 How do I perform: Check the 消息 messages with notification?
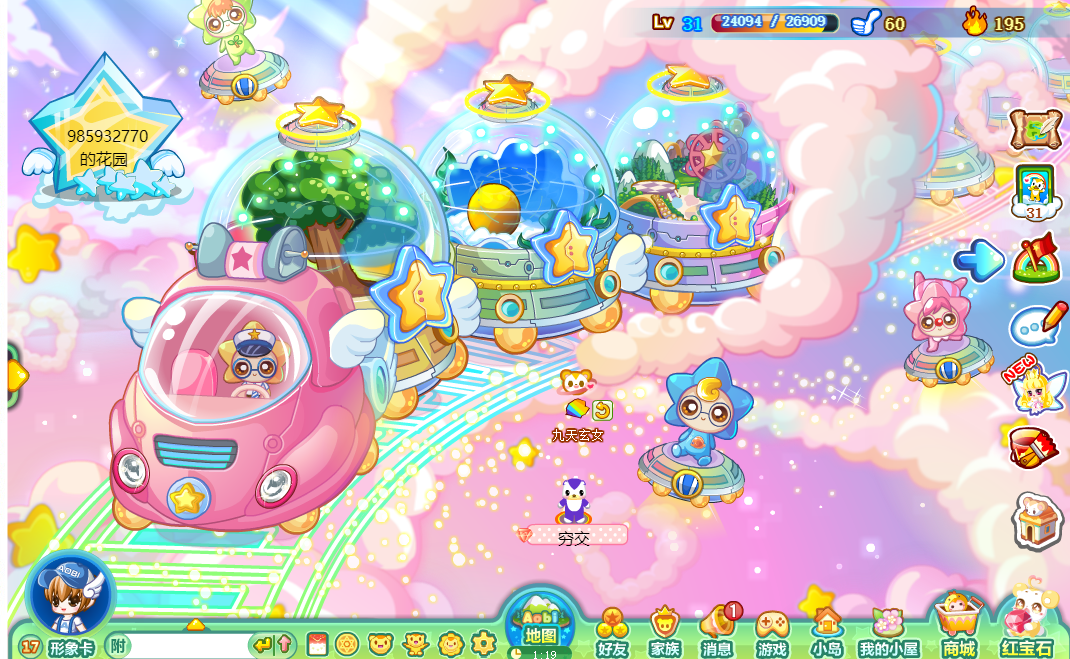click(718, 633)
